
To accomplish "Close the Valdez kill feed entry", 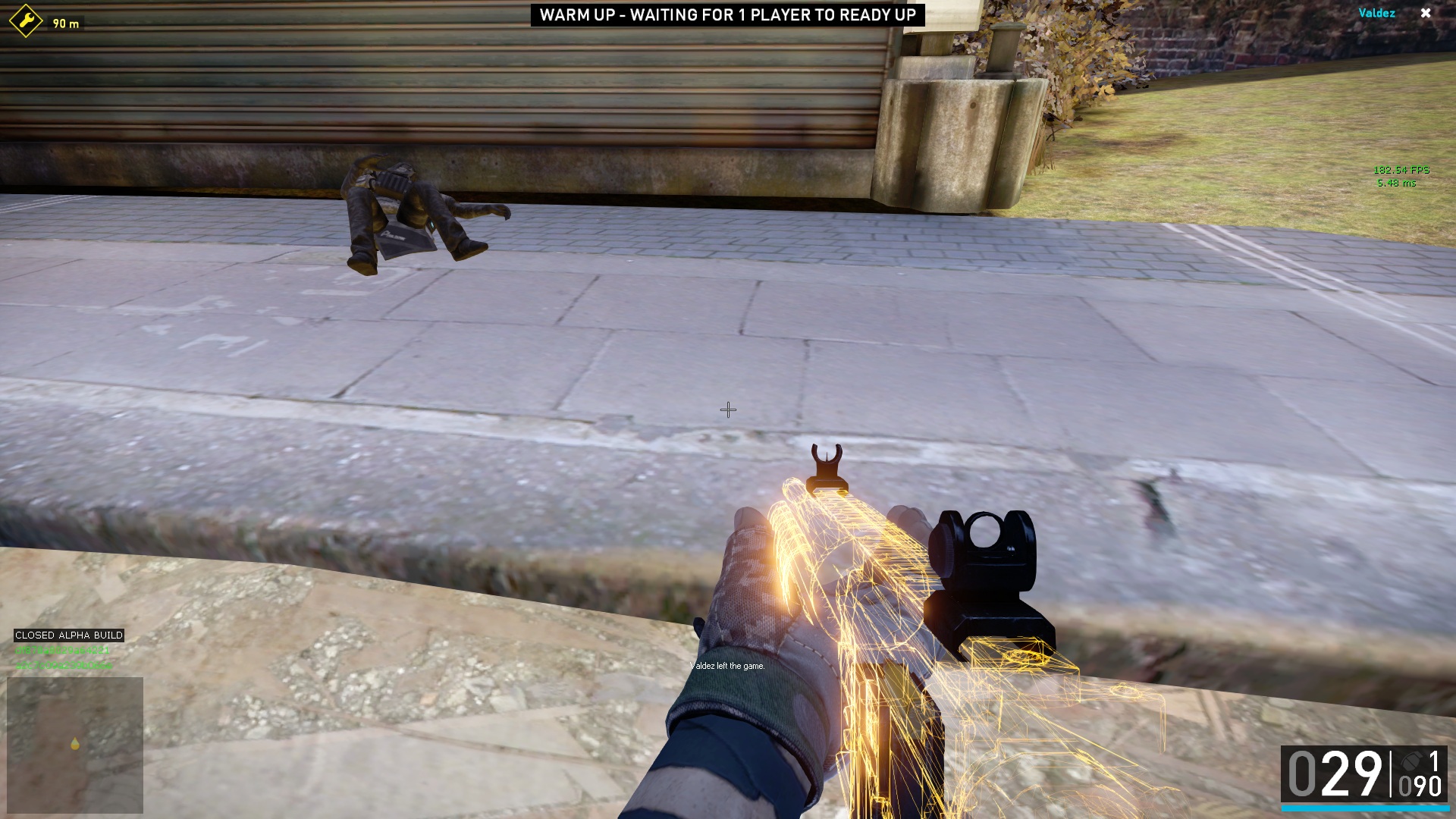I will [1426, 13].
